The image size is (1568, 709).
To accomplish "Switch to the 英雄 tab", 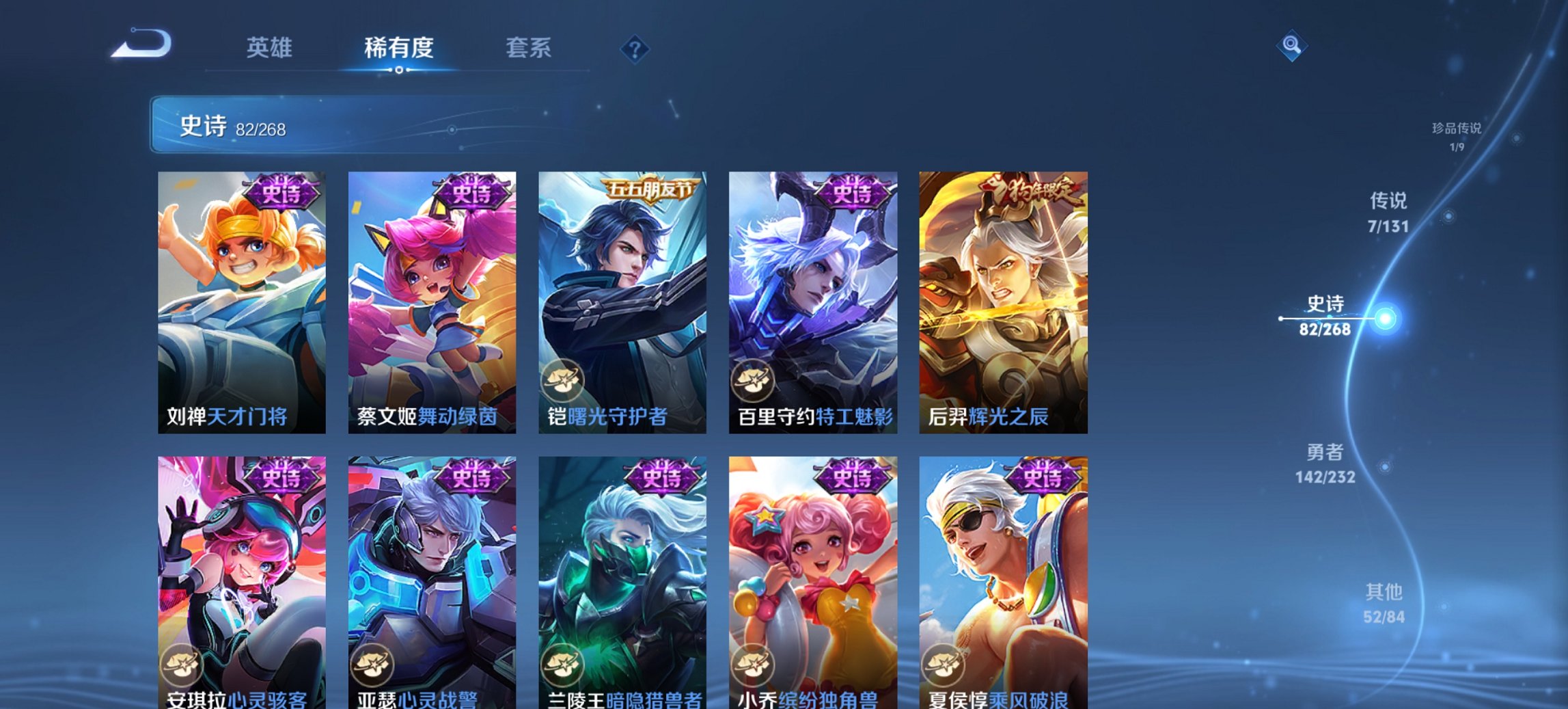I will 271,48.
